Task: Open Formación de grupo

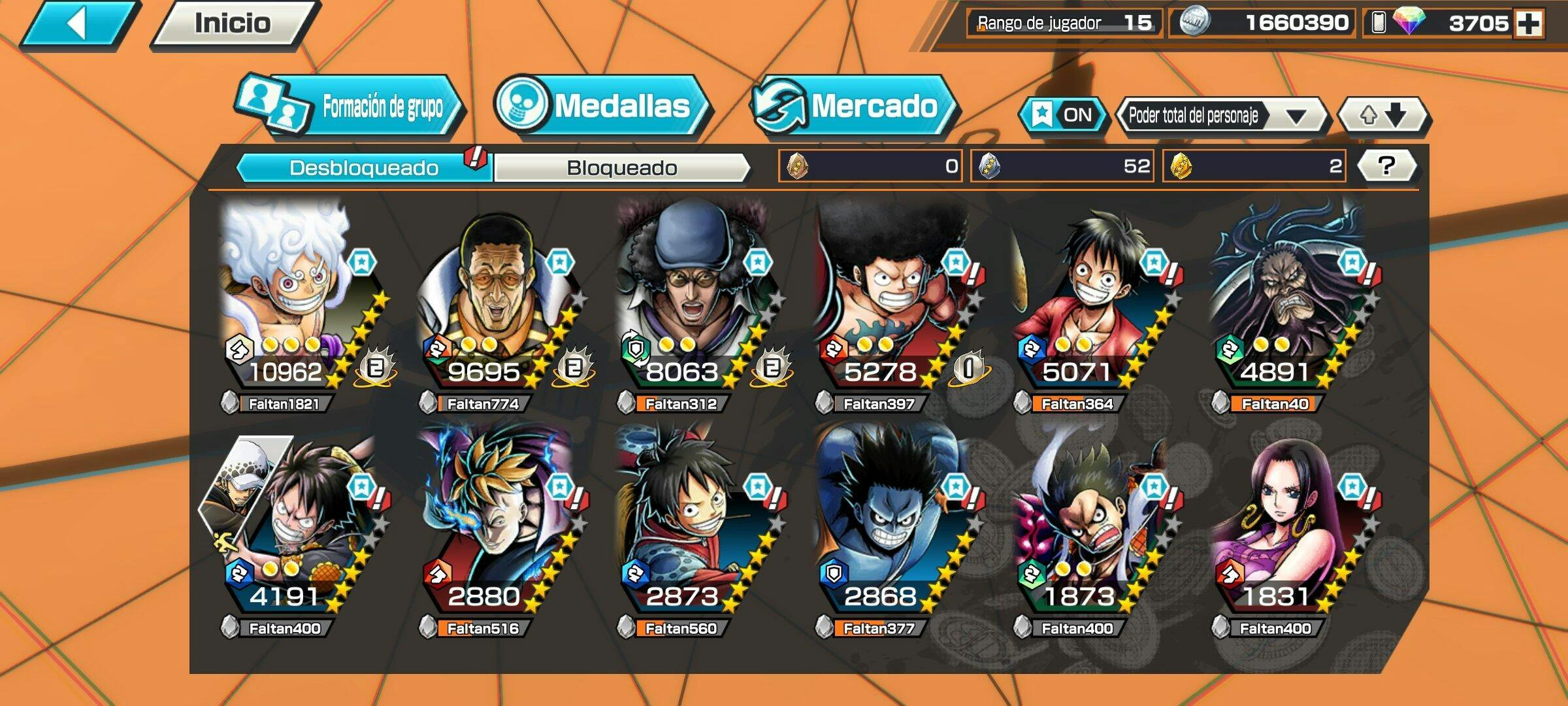Action: click(x=350, y=107)
